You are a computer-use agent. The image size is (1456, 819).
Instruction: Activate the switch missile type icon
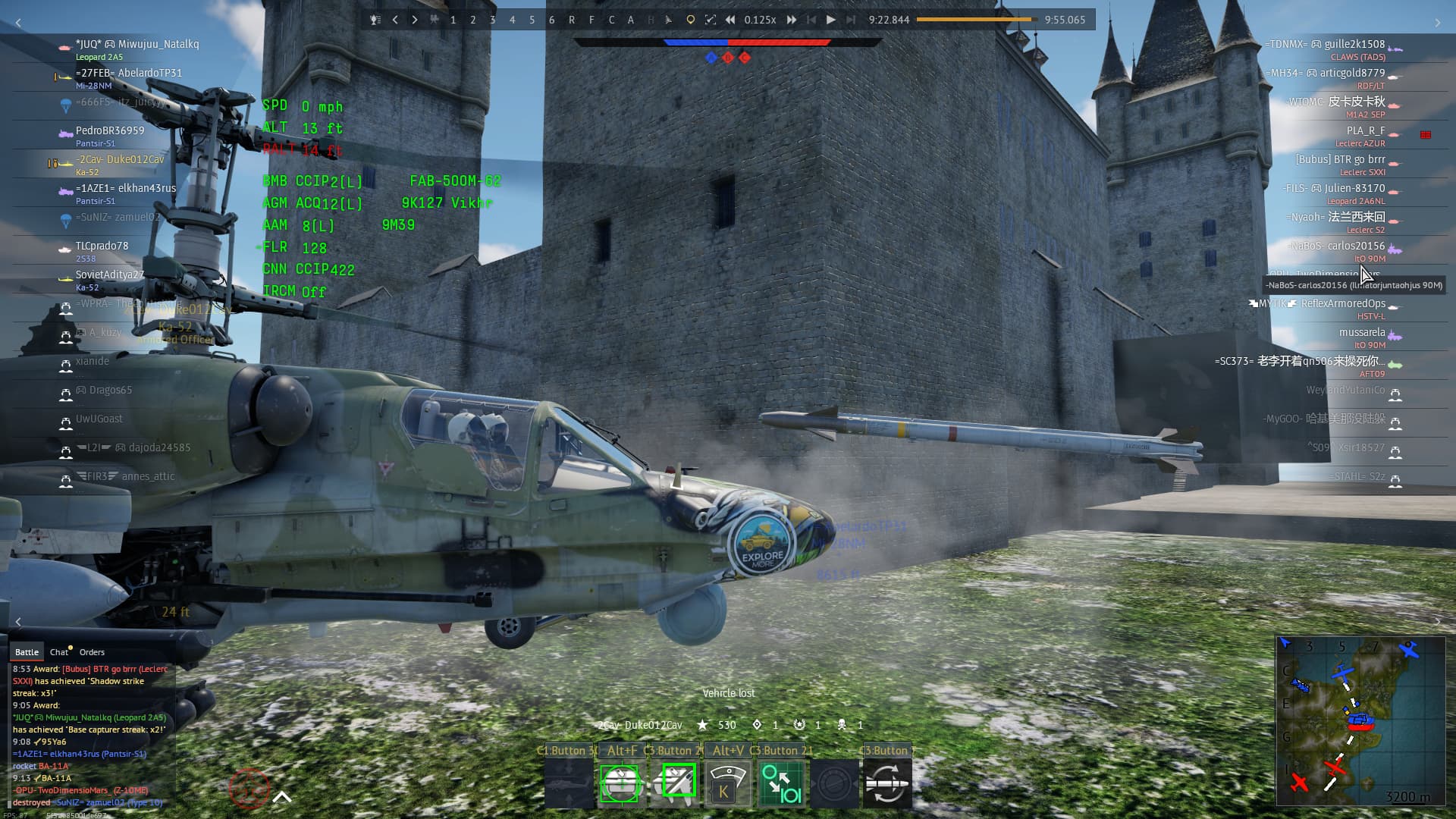coord(887,783)
